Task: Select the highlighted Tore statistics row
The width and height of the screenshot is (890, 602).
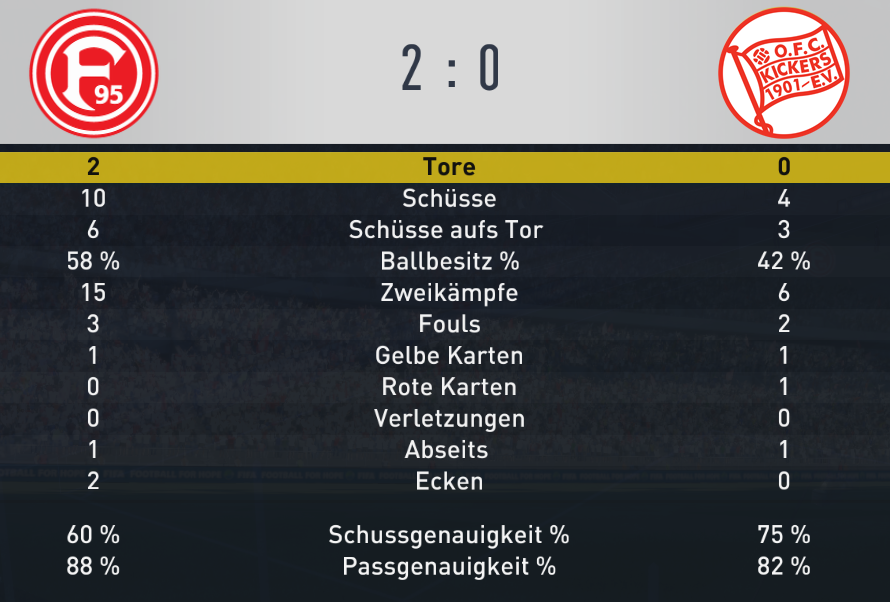Action: pos(445,167)
